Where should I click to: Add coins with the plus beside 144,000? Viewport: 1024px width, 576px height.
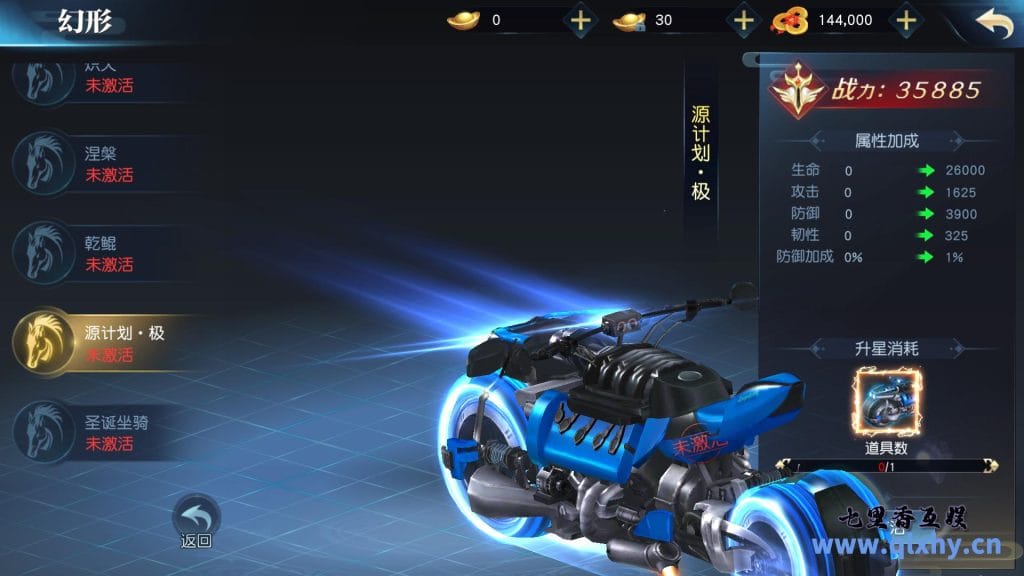905,20
